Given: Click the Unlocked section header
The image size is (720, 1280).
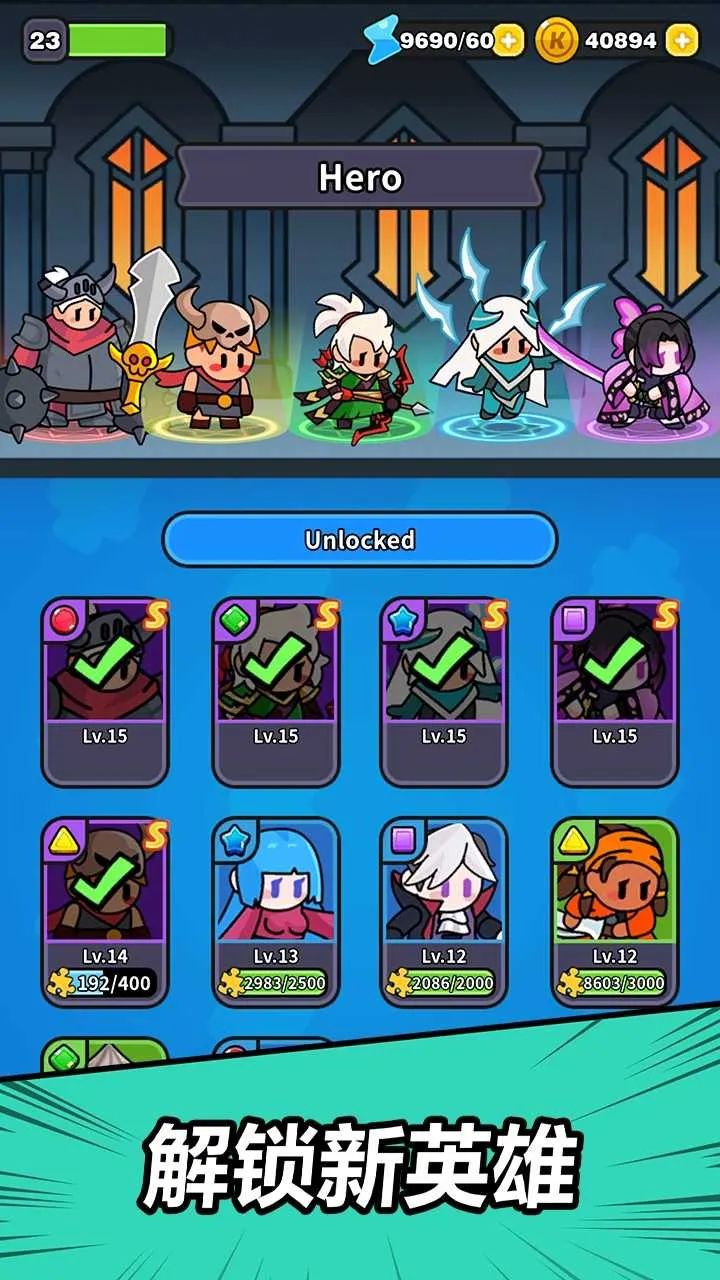Looking at the screenshot, I should [360, 540].
